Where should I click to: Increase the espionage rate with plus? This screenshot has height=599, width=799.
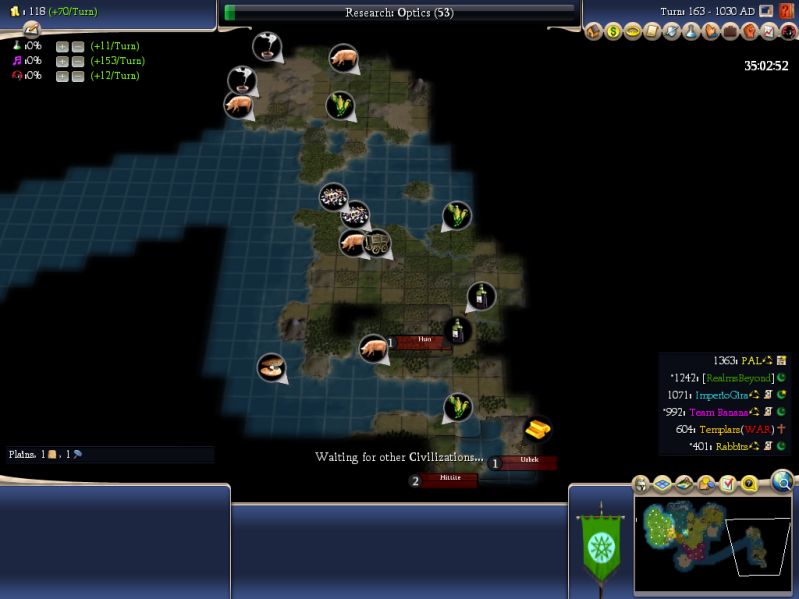[62, 76]
